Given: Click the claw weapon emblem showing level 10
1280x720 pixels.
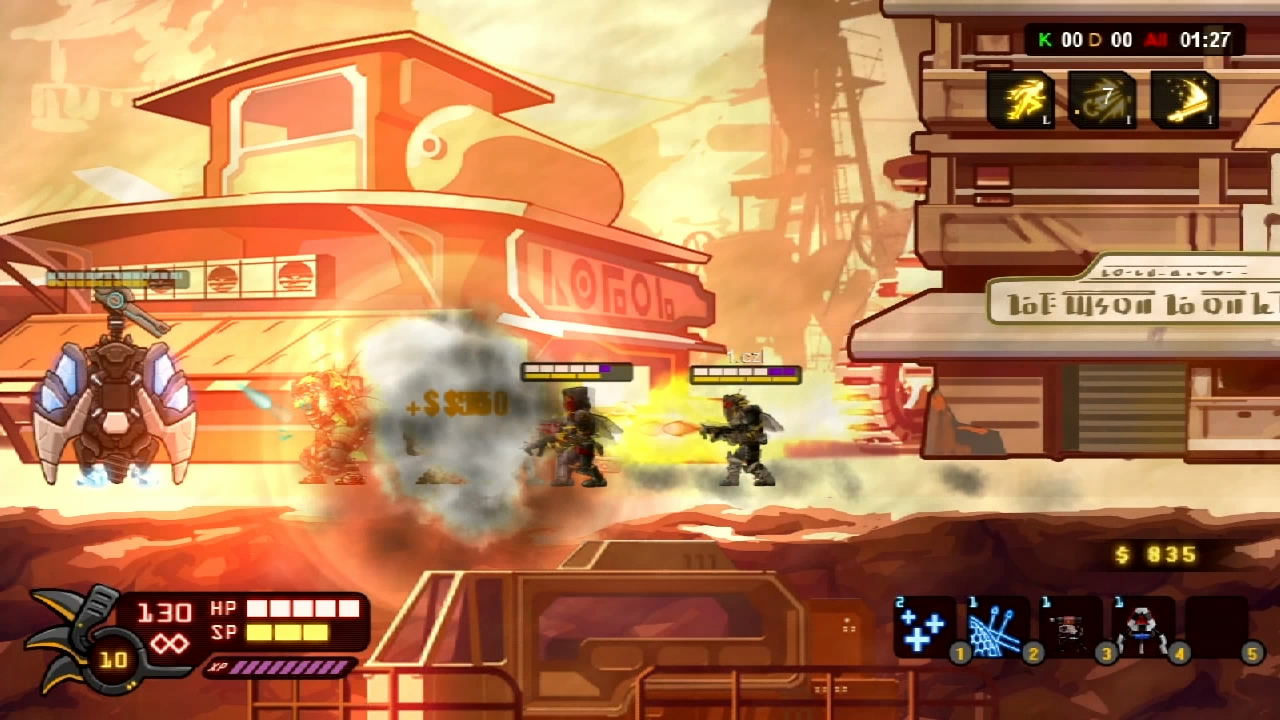Looking at the screenshot, I should click(x=78, y=640).
